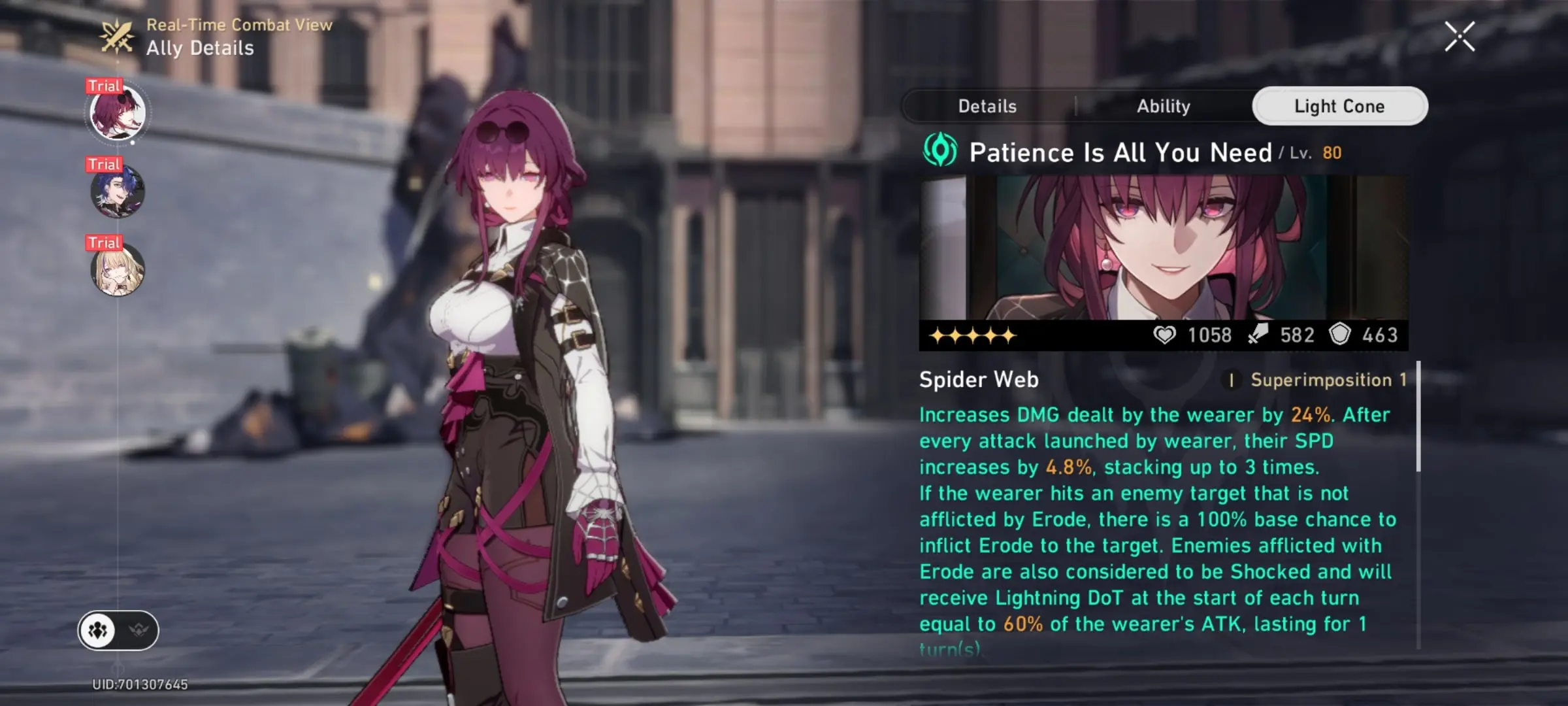Select the Light Cone tab
The width and height of the screenshot is (1568, 706).
tap(1339, 107)
